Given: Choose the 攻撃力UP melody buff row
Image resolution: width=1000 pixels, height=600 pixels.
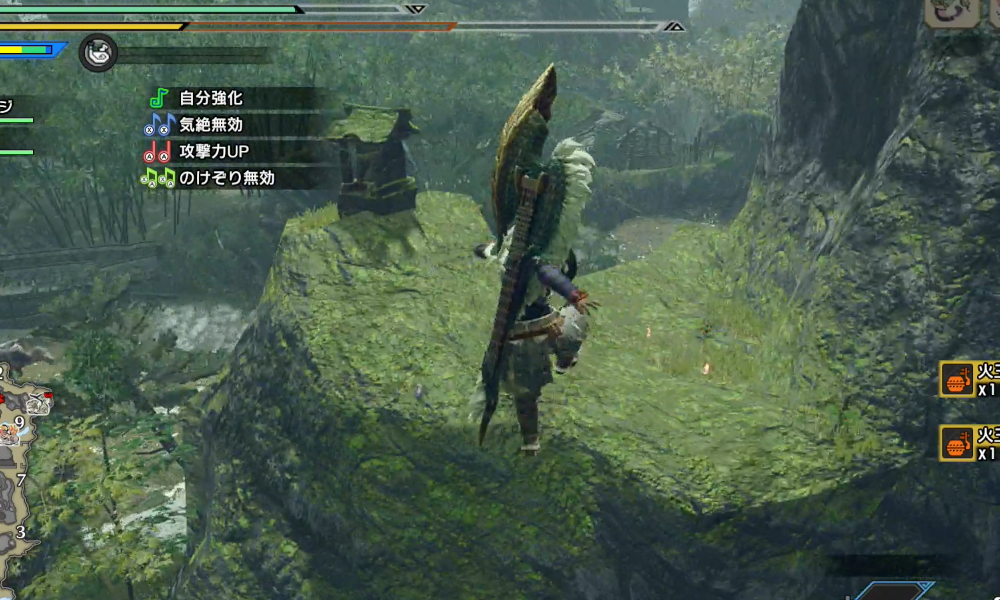Looking at the screenshot, I should pyautogui.click(x=213, y=152).
